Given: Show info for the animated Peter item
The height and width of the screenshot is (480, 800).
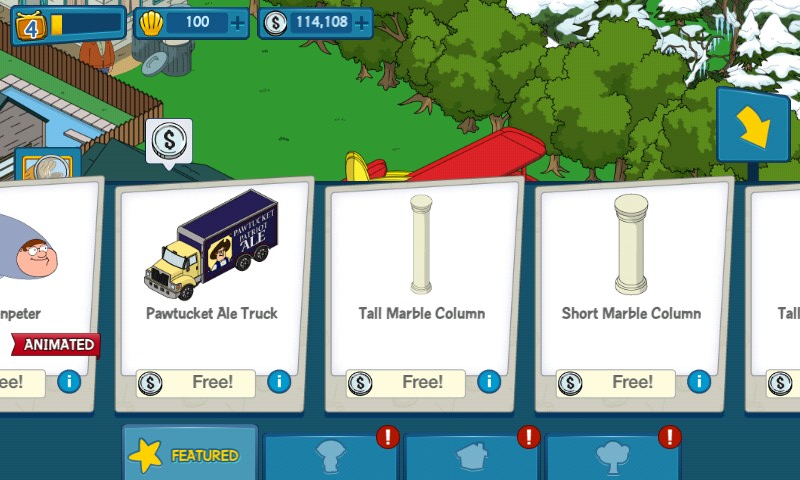Looking at the screenshot, I should pyautogui.click(x=69, y=381).
